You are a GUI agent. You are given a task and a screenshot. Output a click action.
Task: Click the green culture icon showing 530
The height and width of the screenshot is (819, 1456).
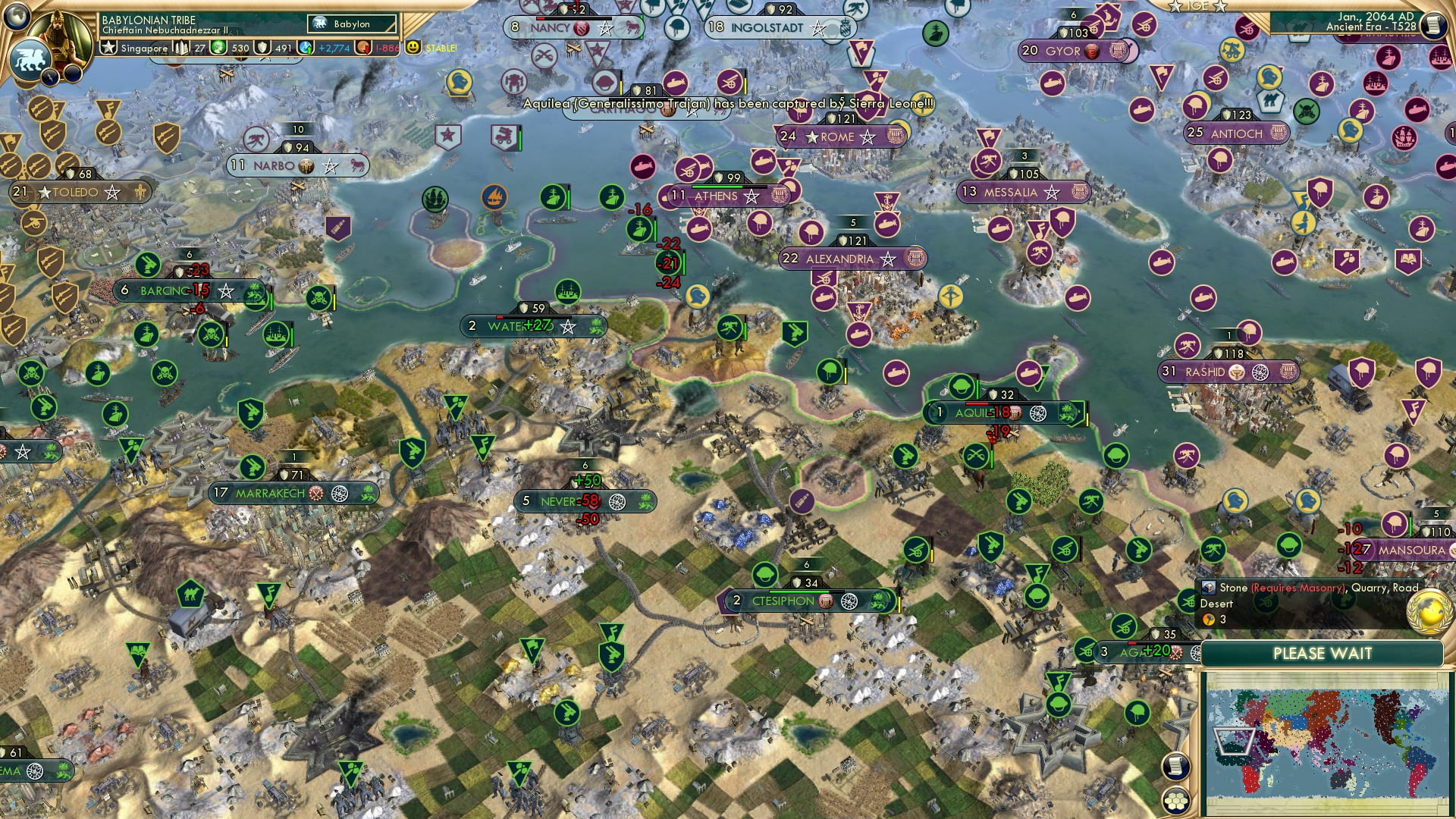pyautogui.click(x=218, y=47)
